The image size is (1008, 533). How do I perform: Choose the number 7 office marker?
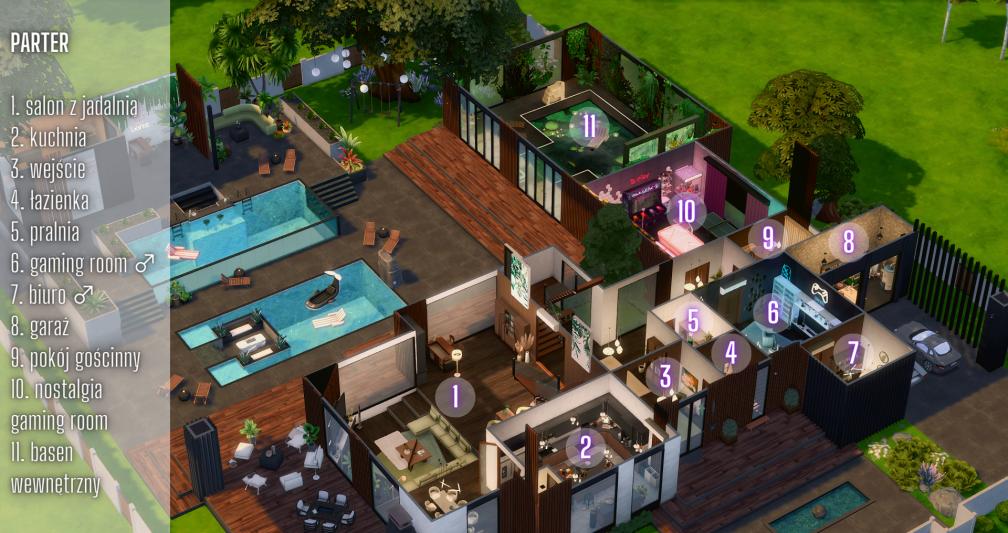point(853,352)
